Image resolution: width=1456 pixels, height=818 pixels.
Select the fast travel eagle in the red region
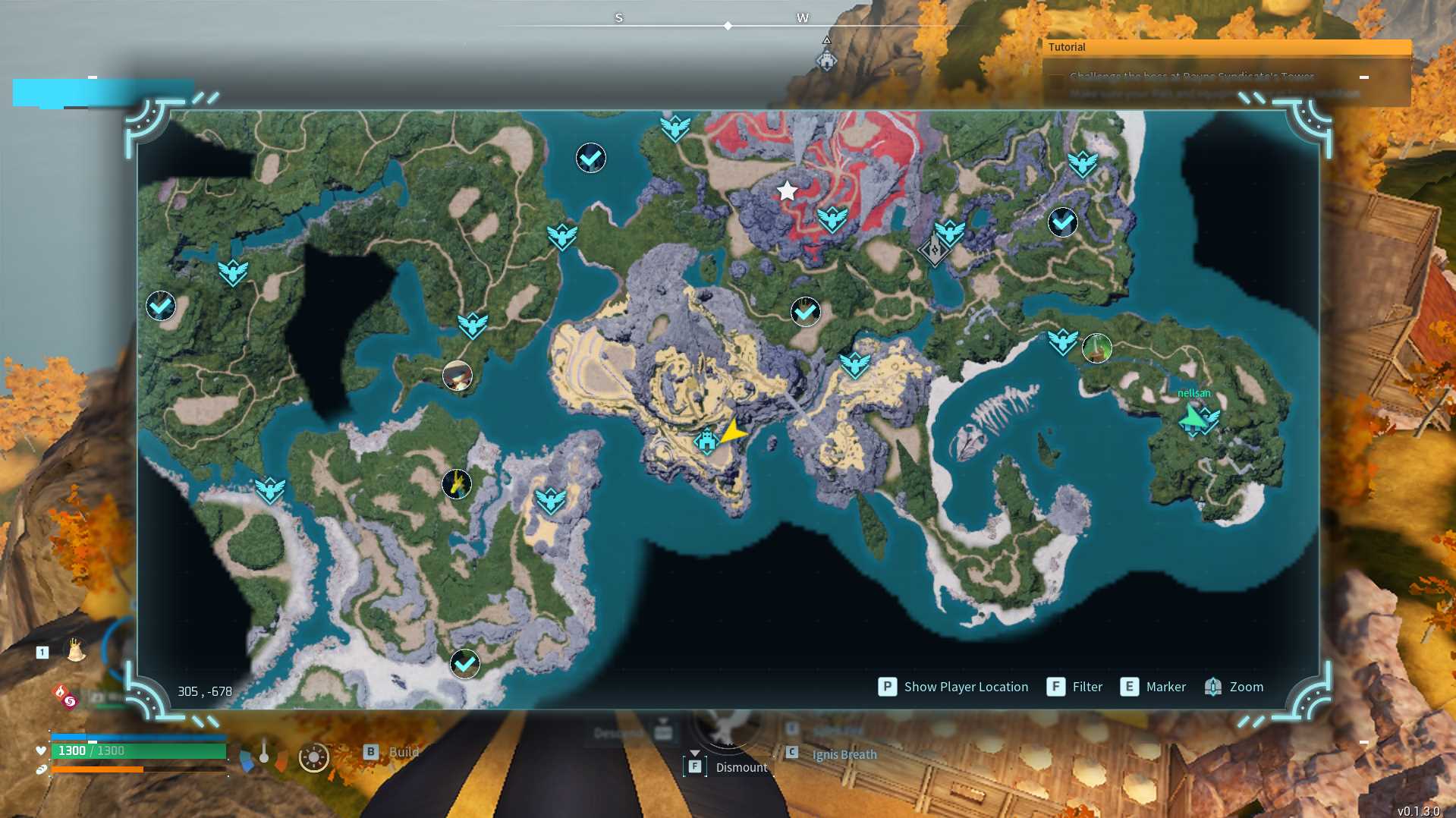pyautogui.click(x=832, y=219)
